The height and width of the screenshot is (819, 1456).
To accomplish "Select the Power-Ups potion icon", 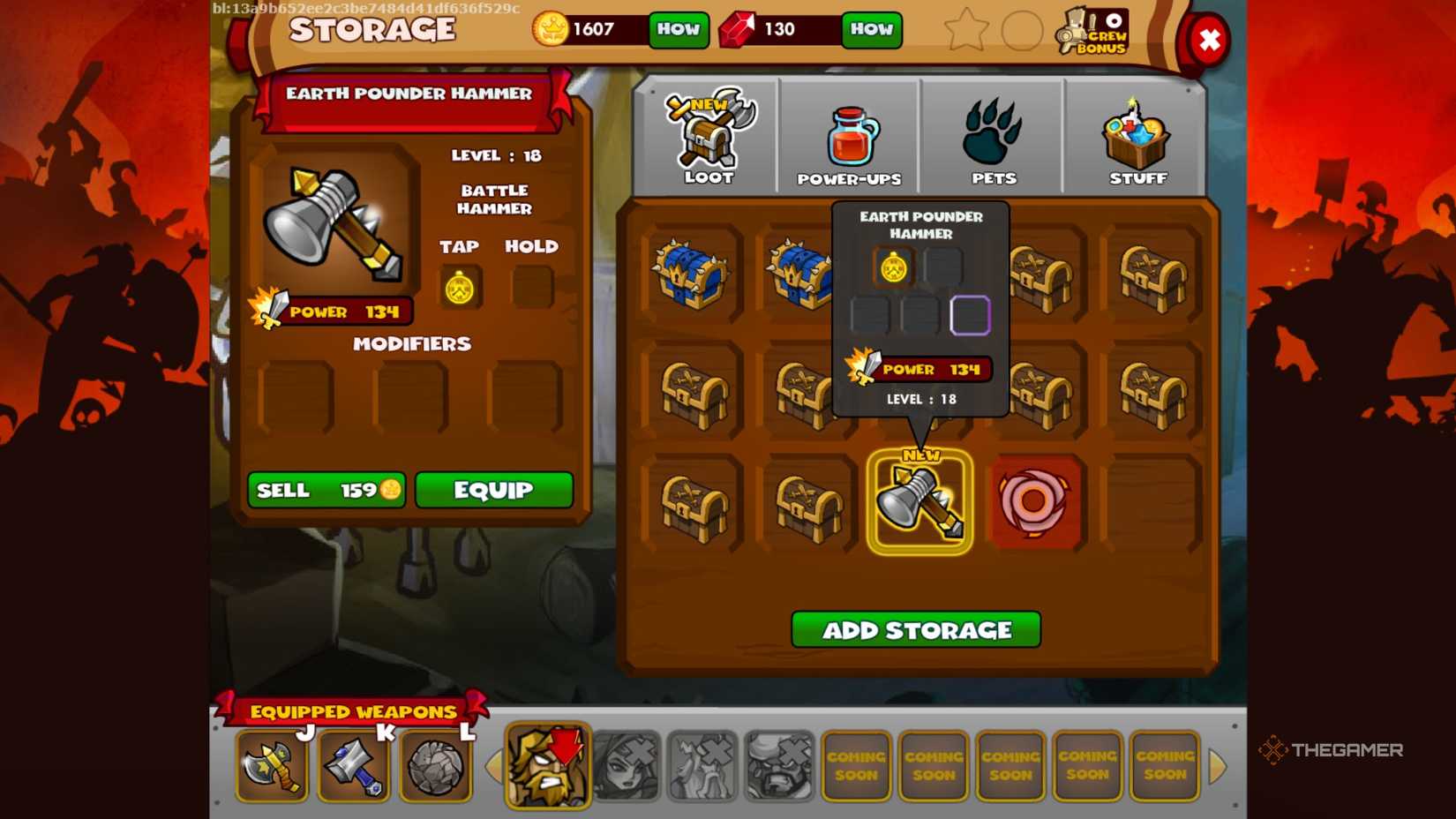I will coord(848,132).
